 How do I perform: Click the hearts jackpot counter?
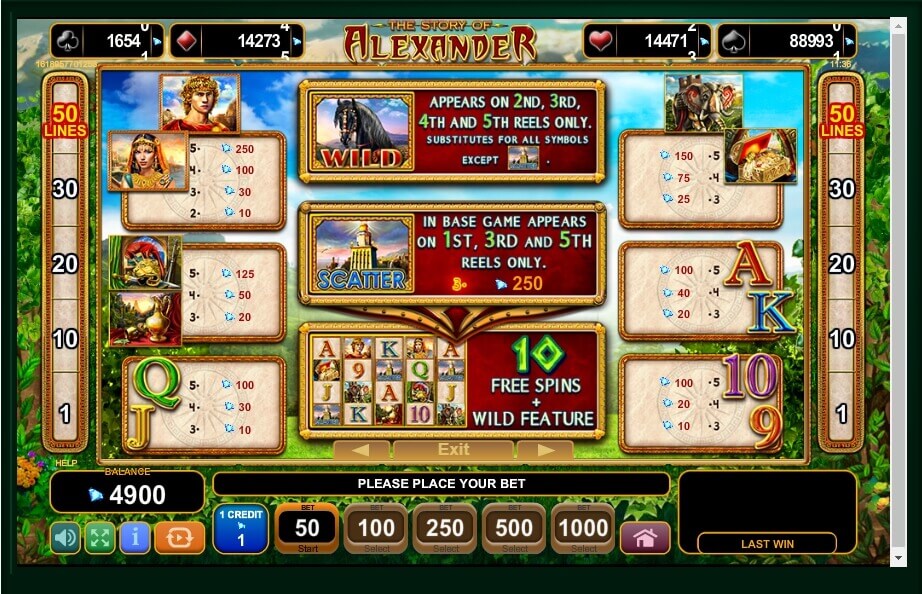(x=647, y=41)
